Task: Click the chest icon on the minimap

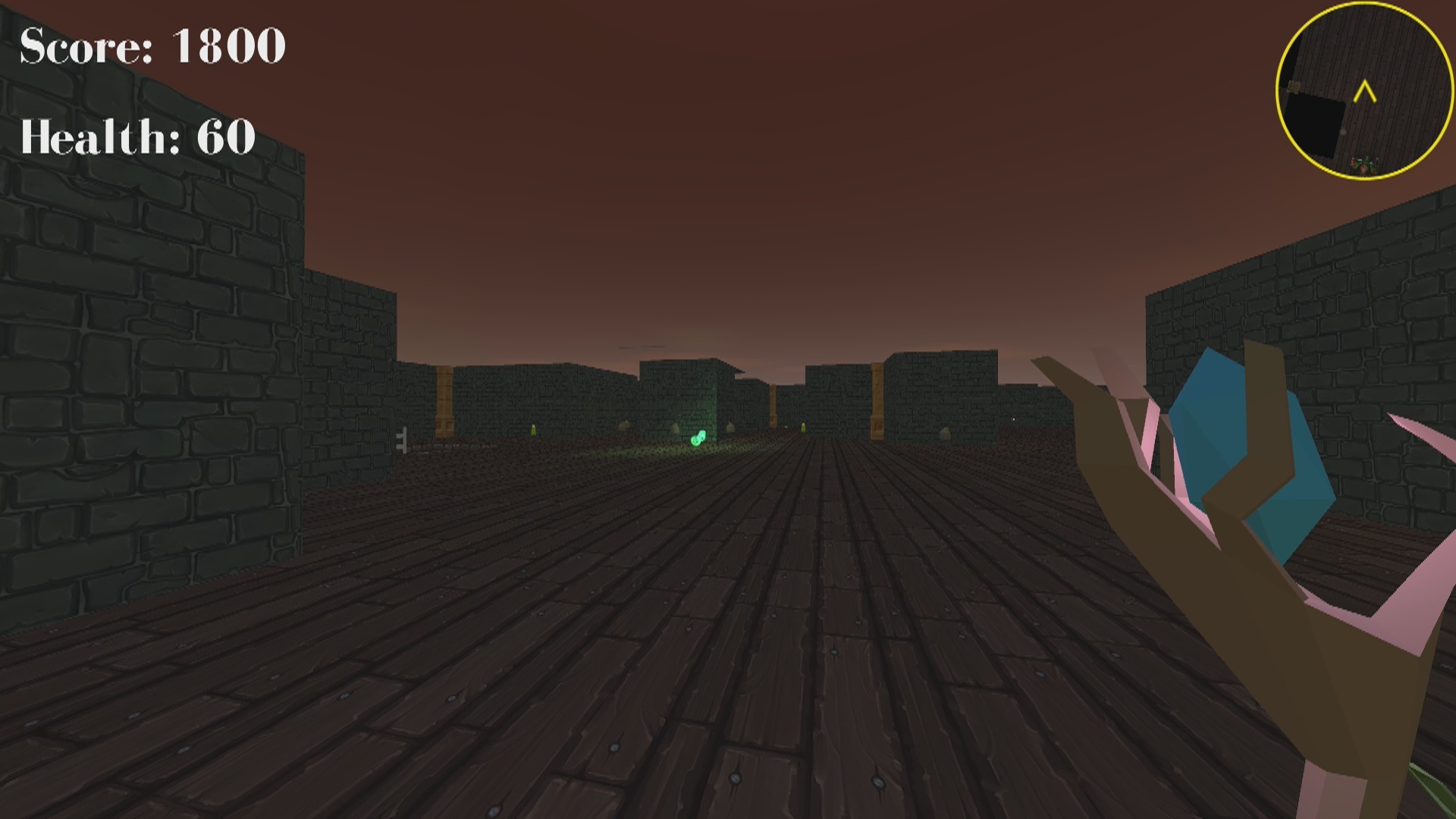Action: 1294,86
